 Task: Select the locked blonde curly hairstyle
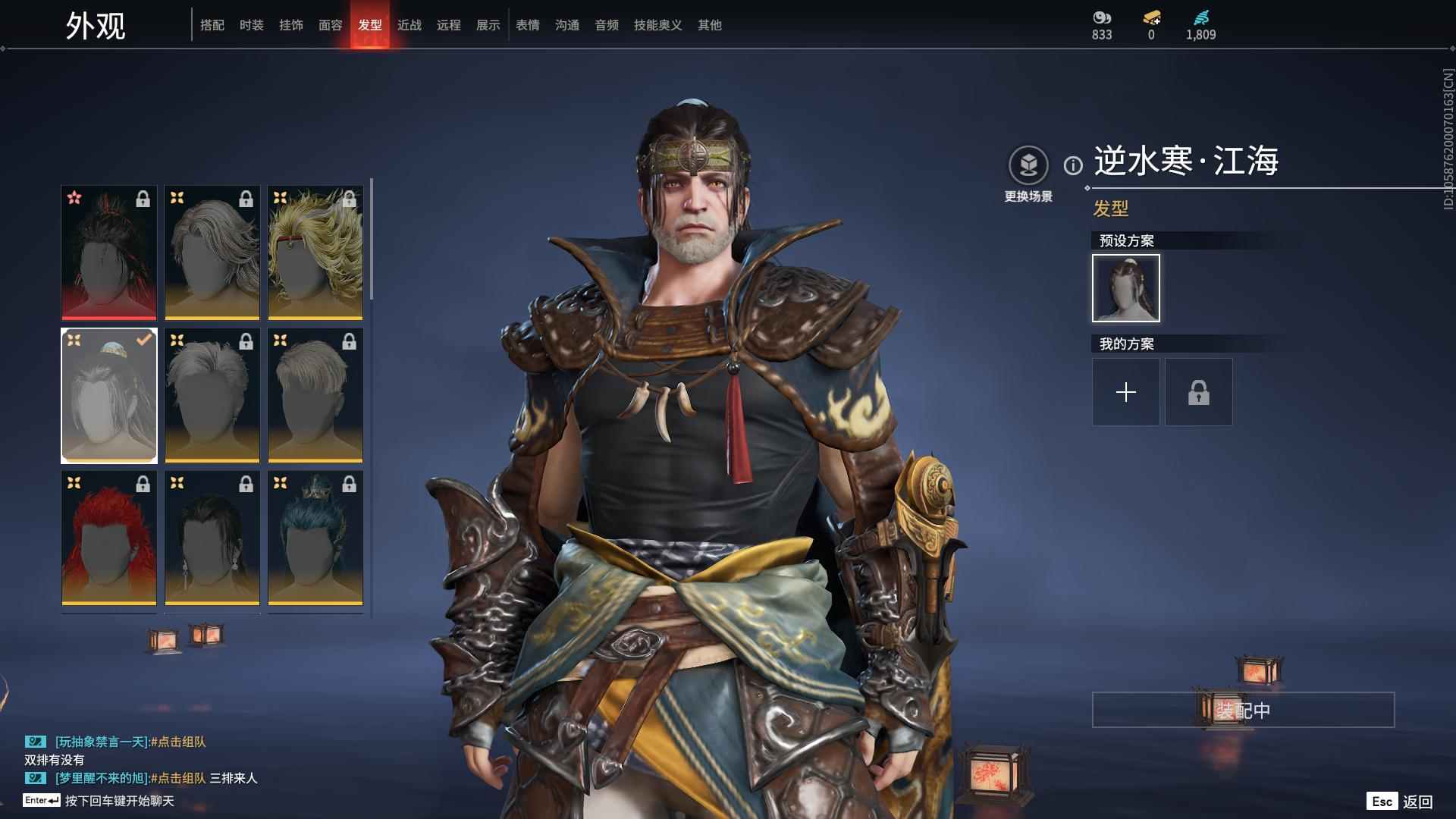(315, 253)
